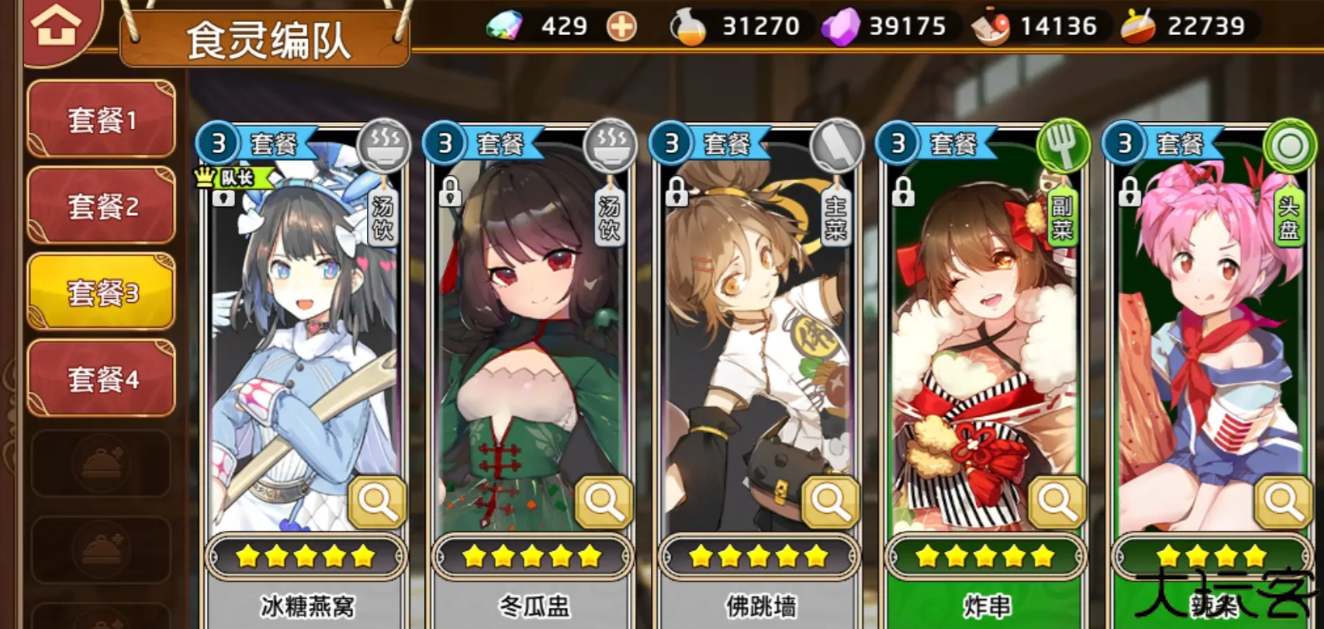Inspect 冰糖燕窝 with its magnifier button
1324x629 pixels.
378,502
